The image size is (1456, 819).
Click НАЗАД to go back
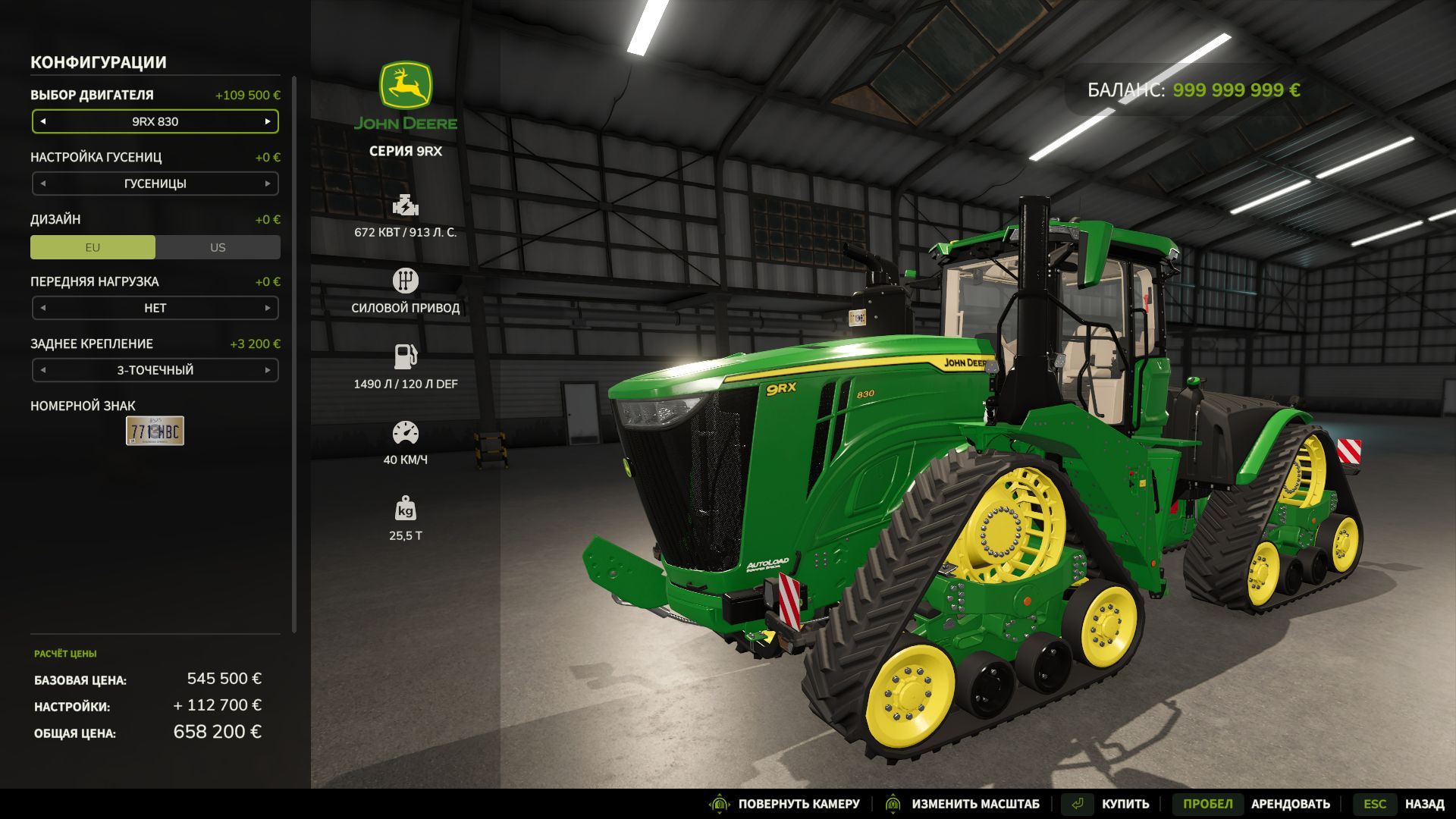1424,803
